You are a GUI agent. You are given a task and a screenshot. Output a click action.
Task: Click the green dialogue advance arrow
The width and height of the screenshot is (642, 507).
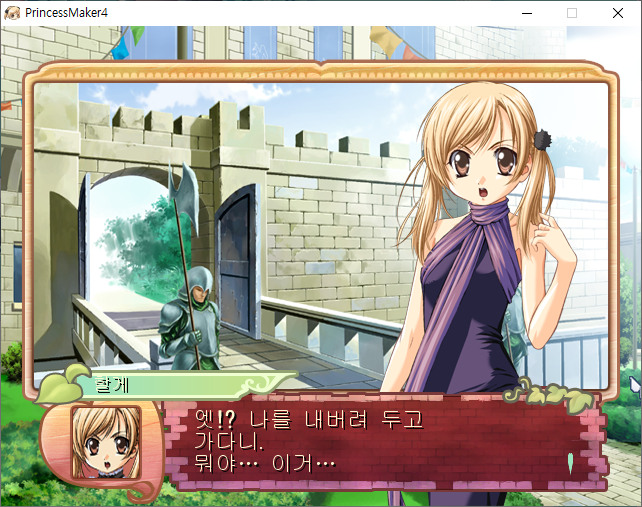coord(570,463)
